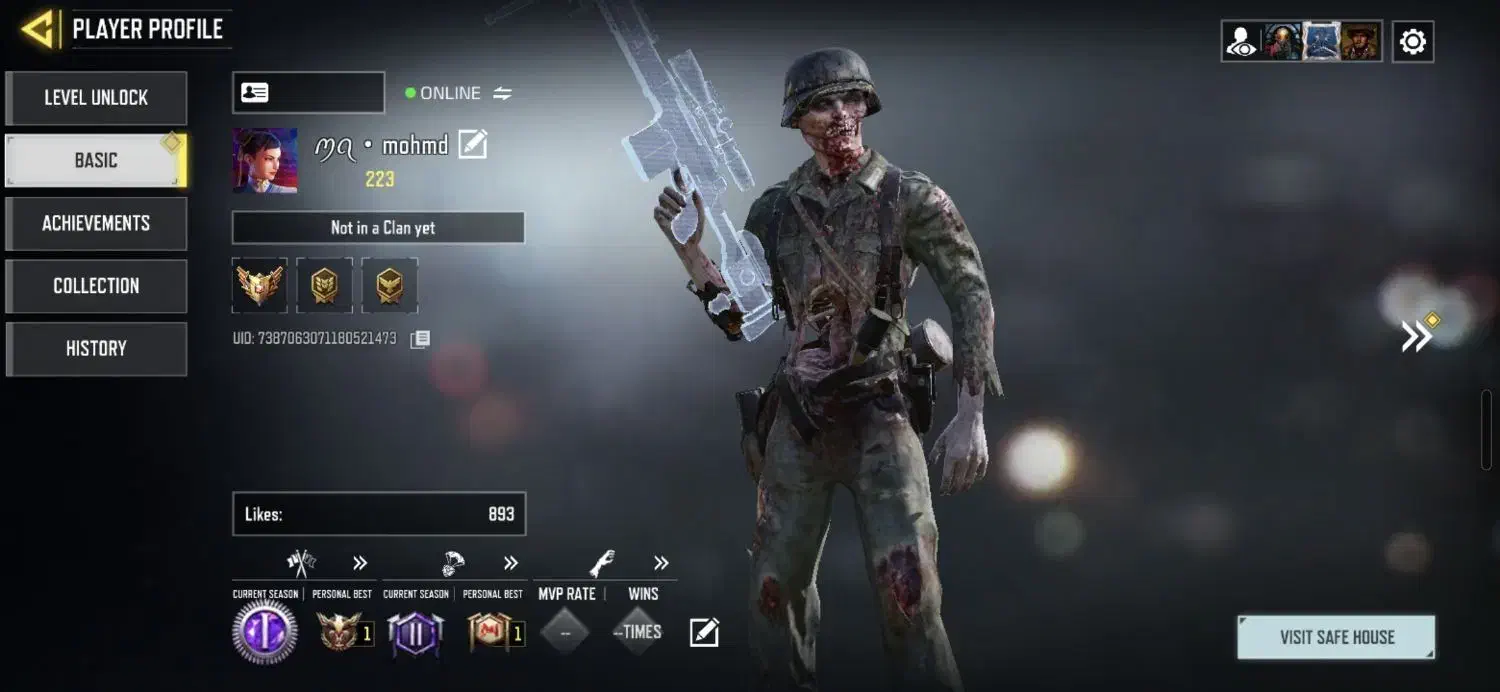Image resolution: width=1500 pixels, height=692 pixels.
Task: Select the Basic profile tab
Action: pos(96,160)
